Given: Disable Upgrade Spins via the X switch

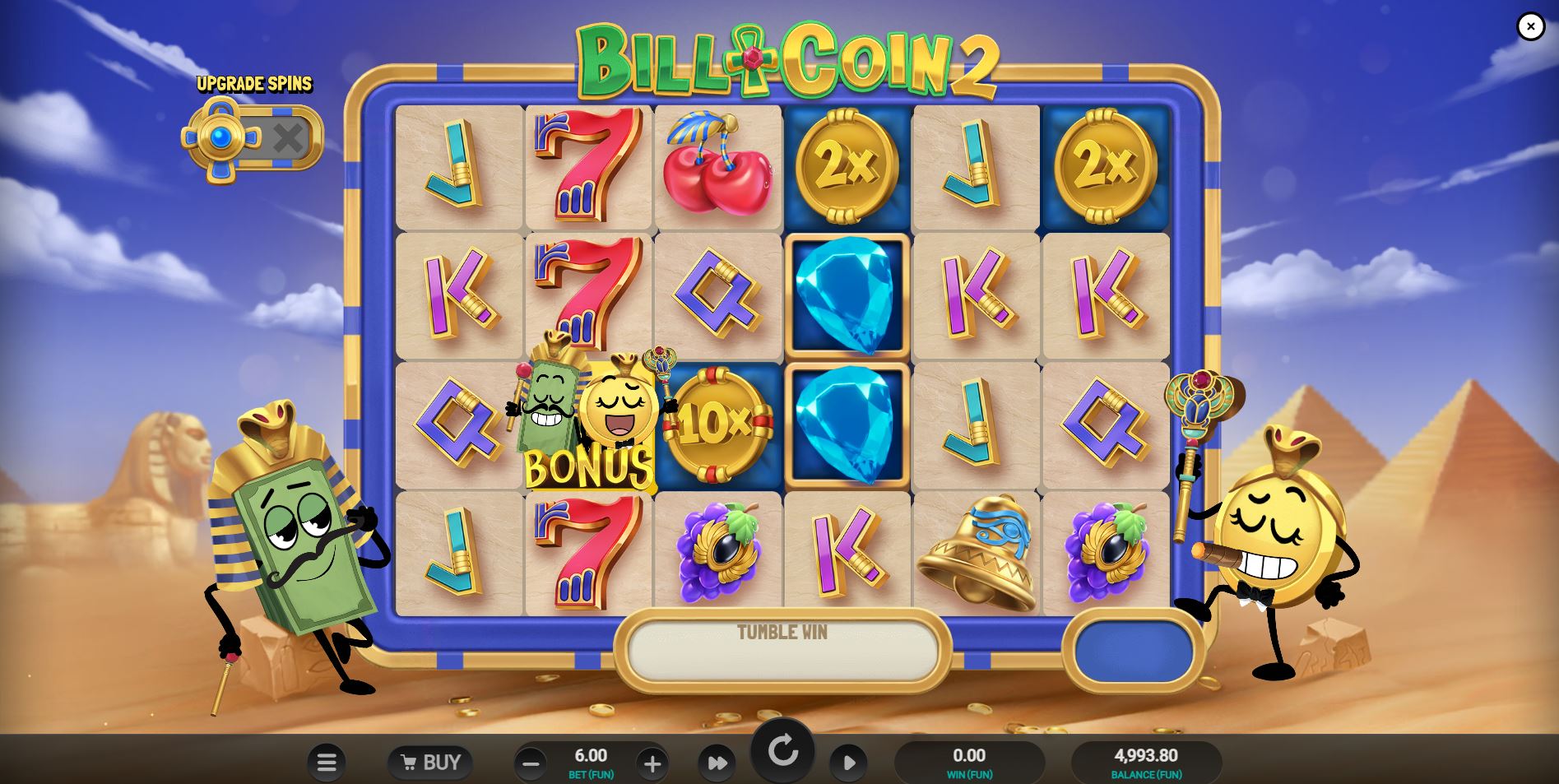Looking at the screenshot, I should [290, 138].
